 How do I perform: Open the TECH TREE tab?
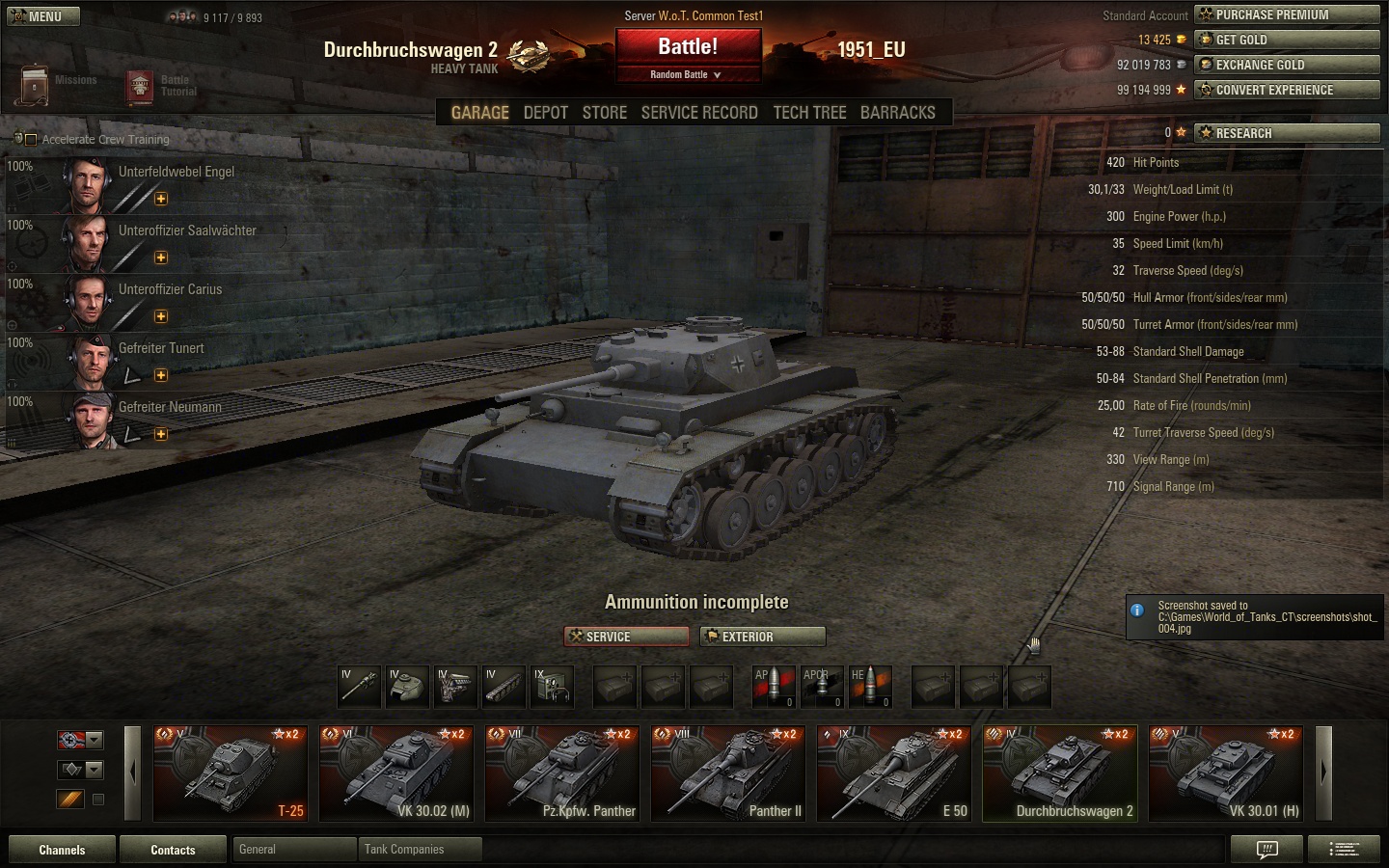(809, 113)
